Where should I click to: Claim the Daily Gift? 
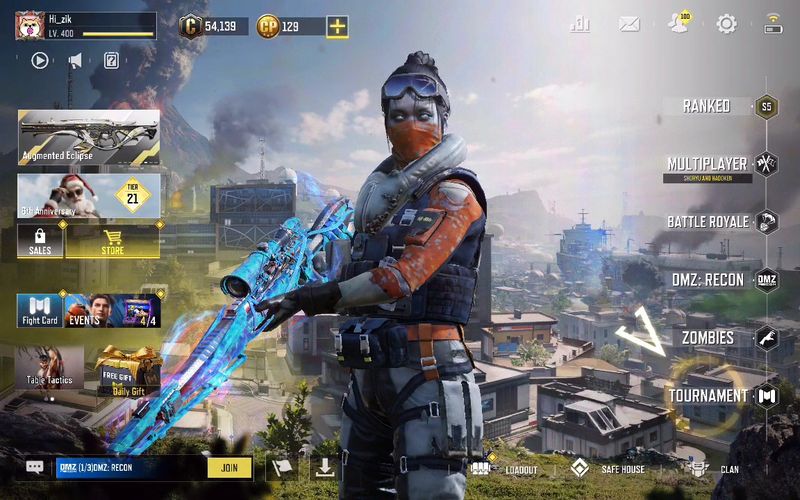pos(127,370)
